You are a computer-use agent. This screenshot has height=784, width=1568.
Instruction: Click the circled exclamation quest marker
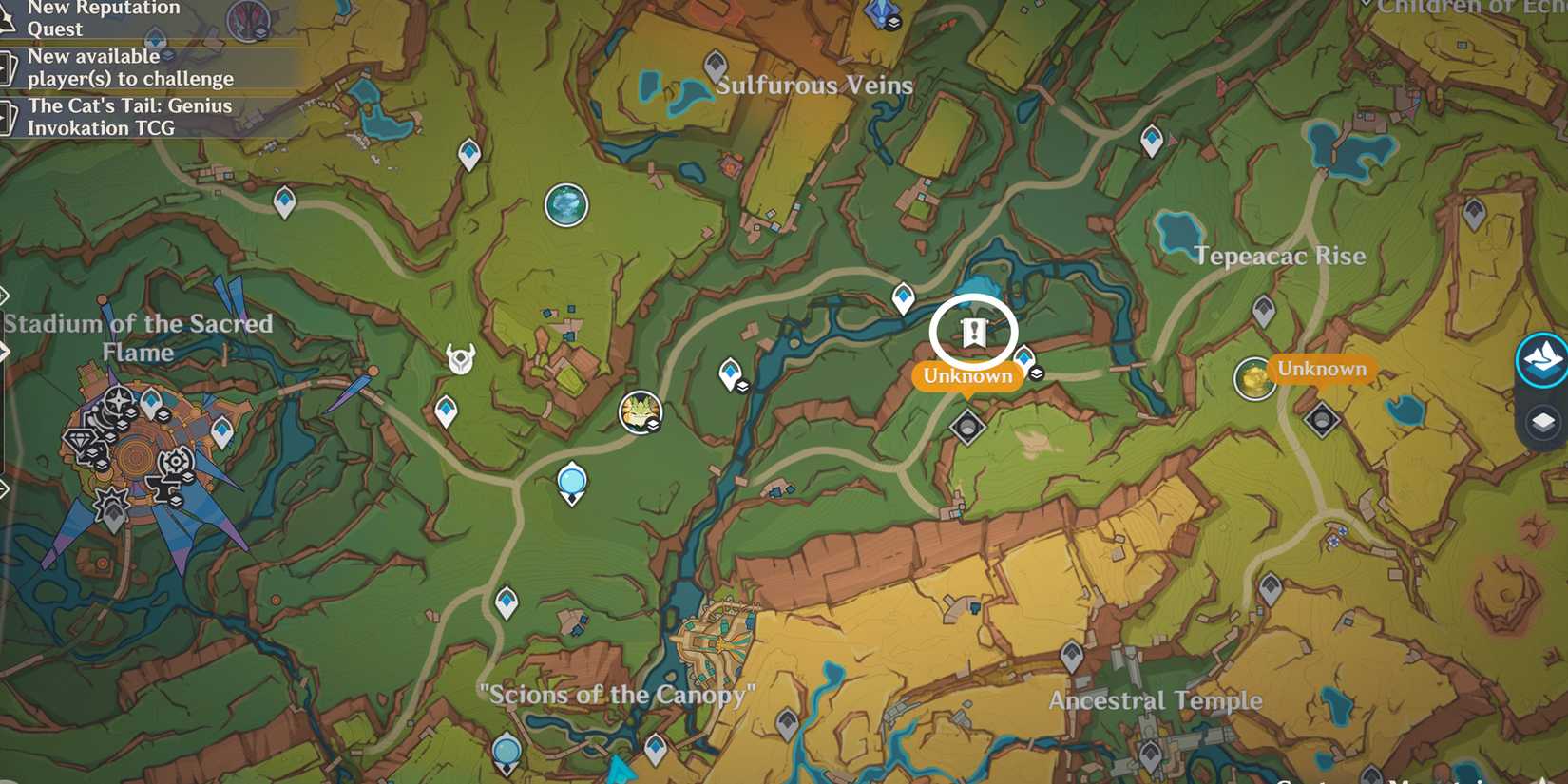(x=972, y=335)
